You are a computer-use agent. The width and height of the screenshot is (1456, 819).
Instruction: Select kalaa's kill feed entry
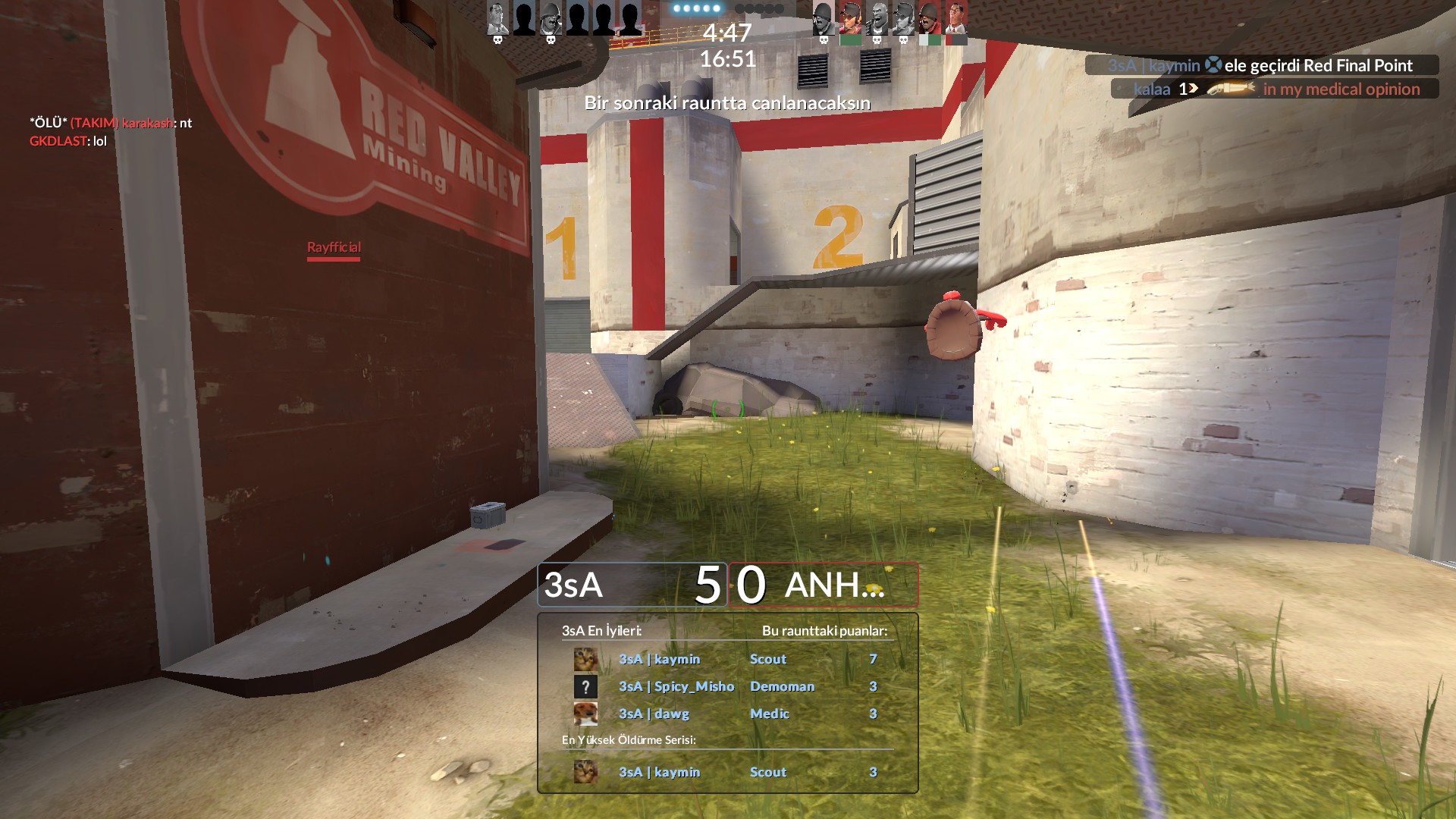pos(1275,89)
